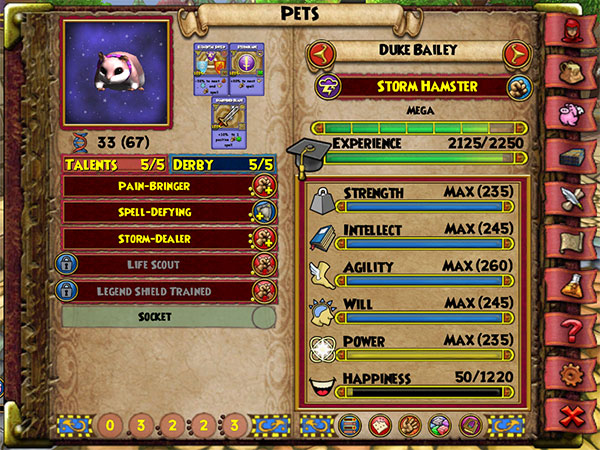Image resolution: width=600 pixels, height=450 pixels.
Task: Go to the previous pet
Action: (318, 52)
